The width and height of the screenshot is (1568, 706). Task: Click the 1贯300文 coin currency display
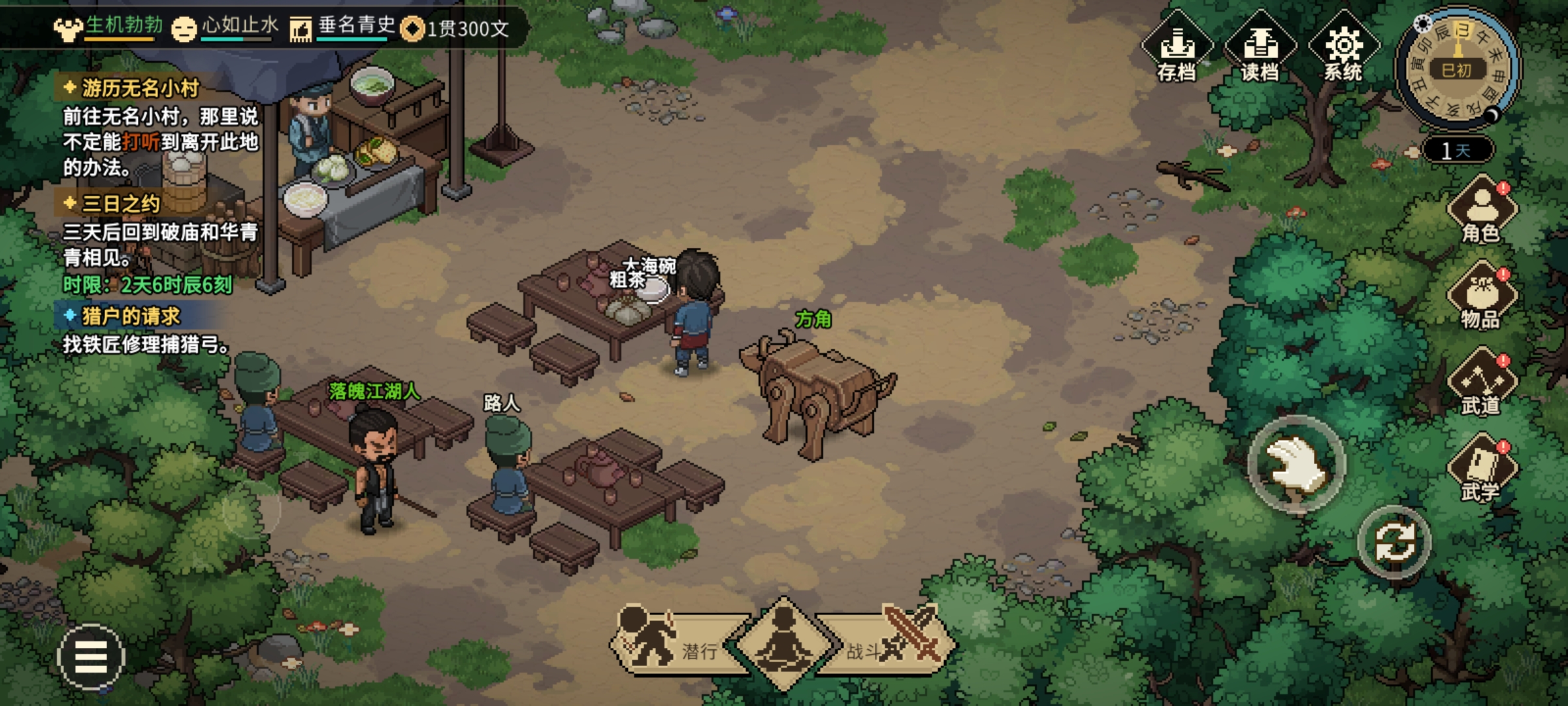[456, 29]
